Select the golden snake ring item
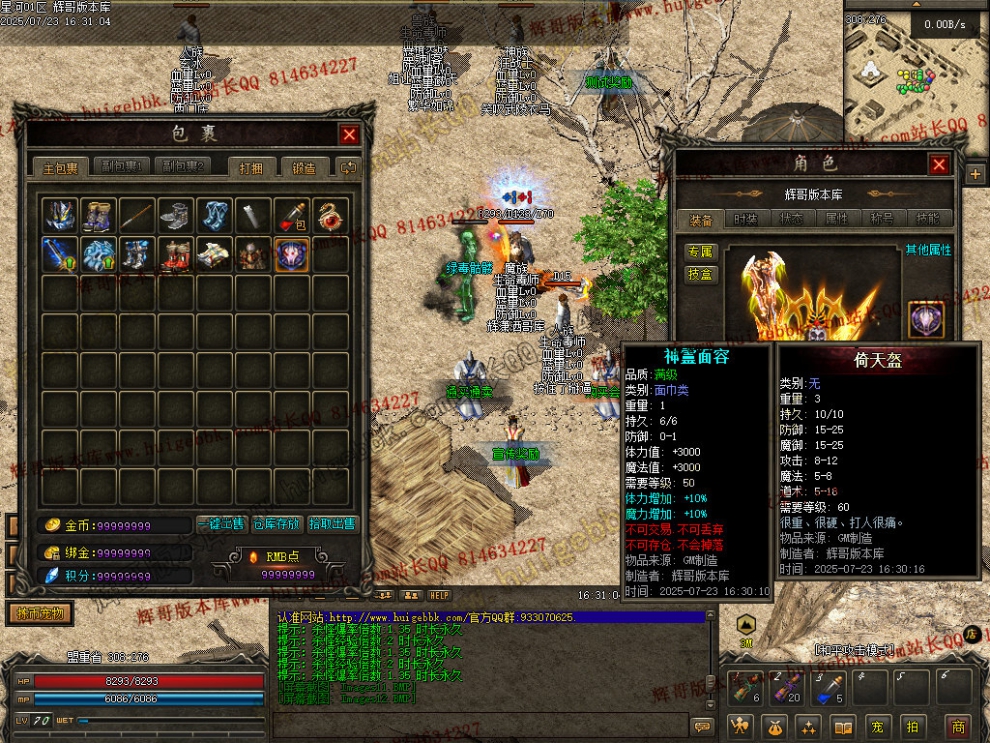This screenshot has height=743, width=990. point(330,215)
